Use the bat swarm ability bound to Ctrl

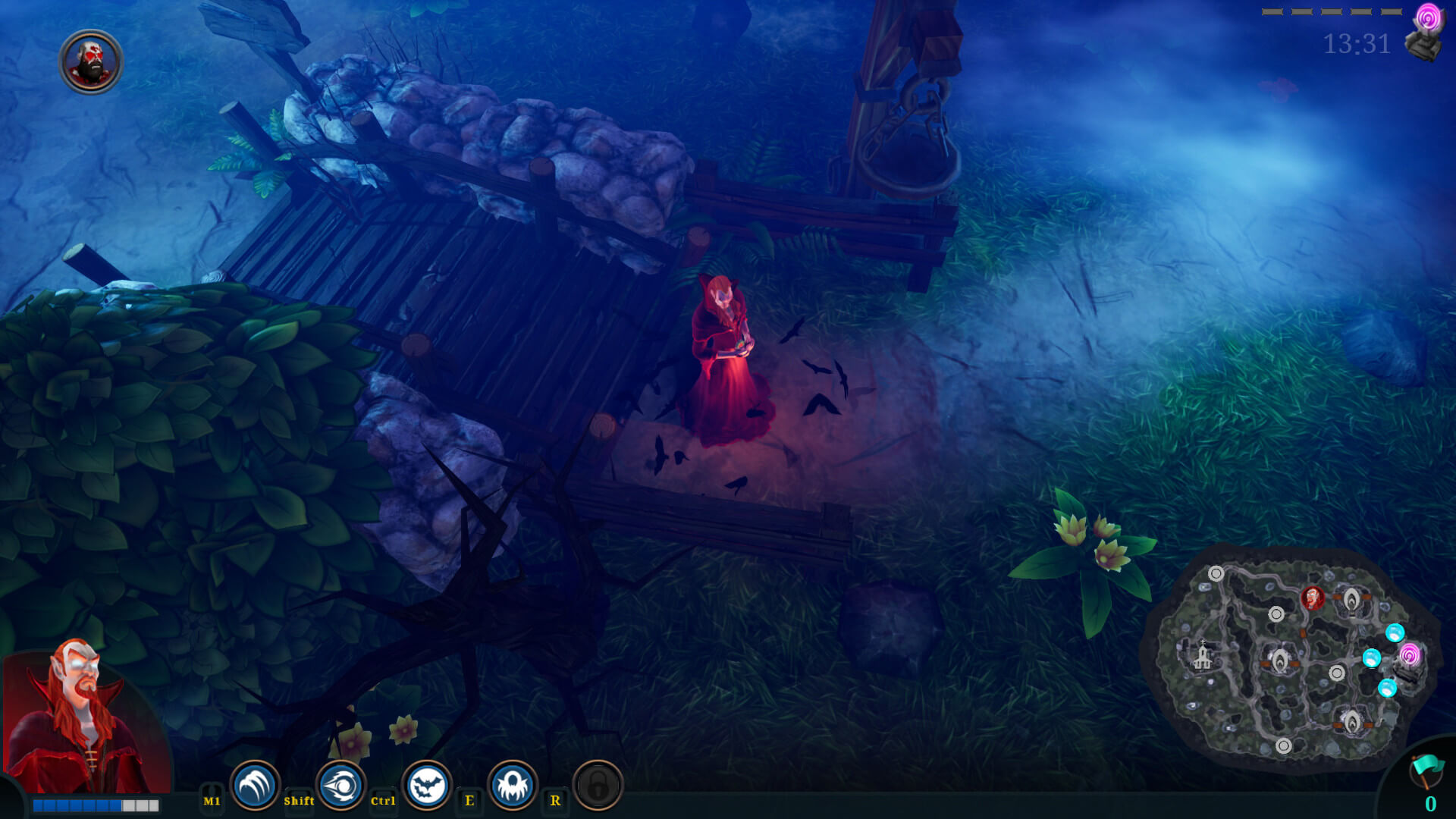427,786
